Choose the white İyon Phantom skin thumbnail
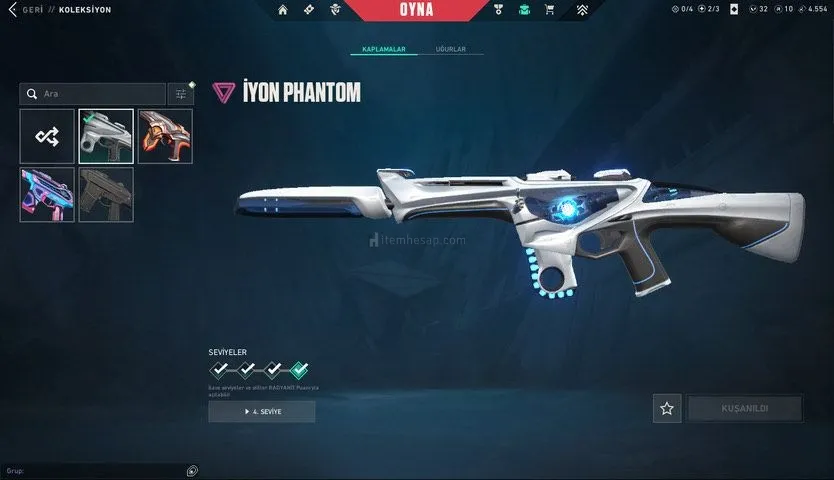The height and width of the screenshot is (480, 834). coord(106,137)
